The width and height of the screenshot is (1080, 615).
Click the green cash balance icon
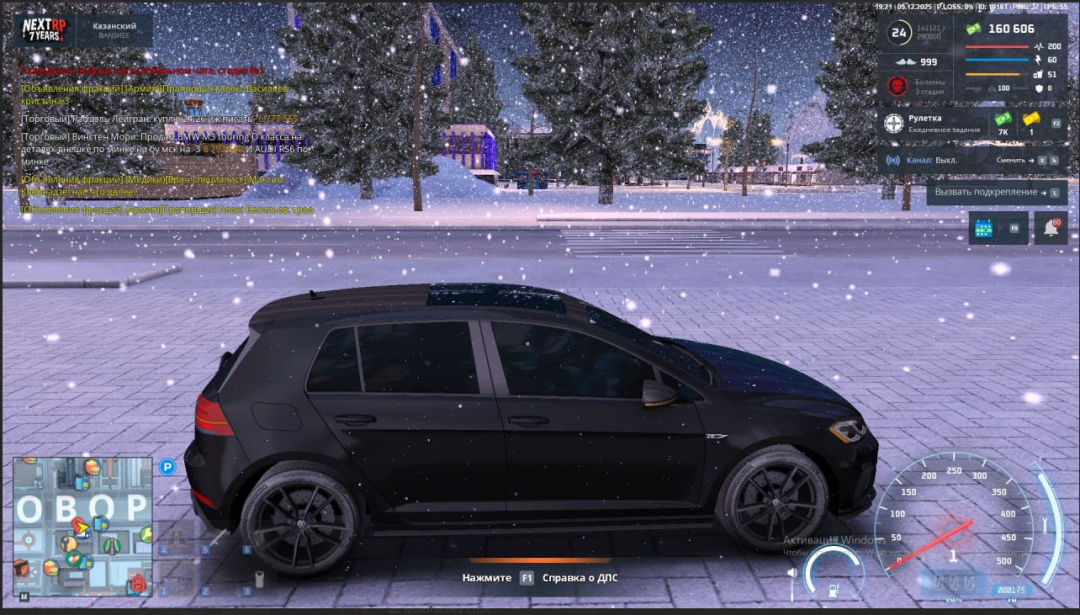coord(973,29)
